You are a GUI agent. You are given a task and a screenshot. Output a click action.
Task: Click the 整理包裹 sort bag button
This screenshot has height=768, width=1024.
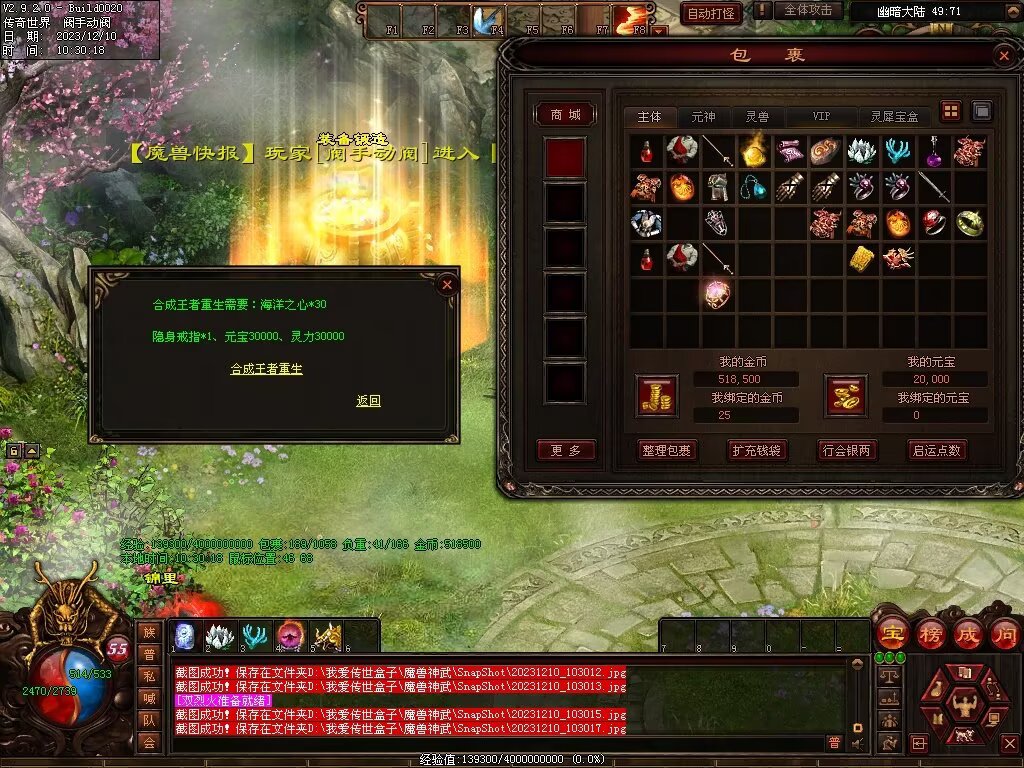(x=666, y=451)
